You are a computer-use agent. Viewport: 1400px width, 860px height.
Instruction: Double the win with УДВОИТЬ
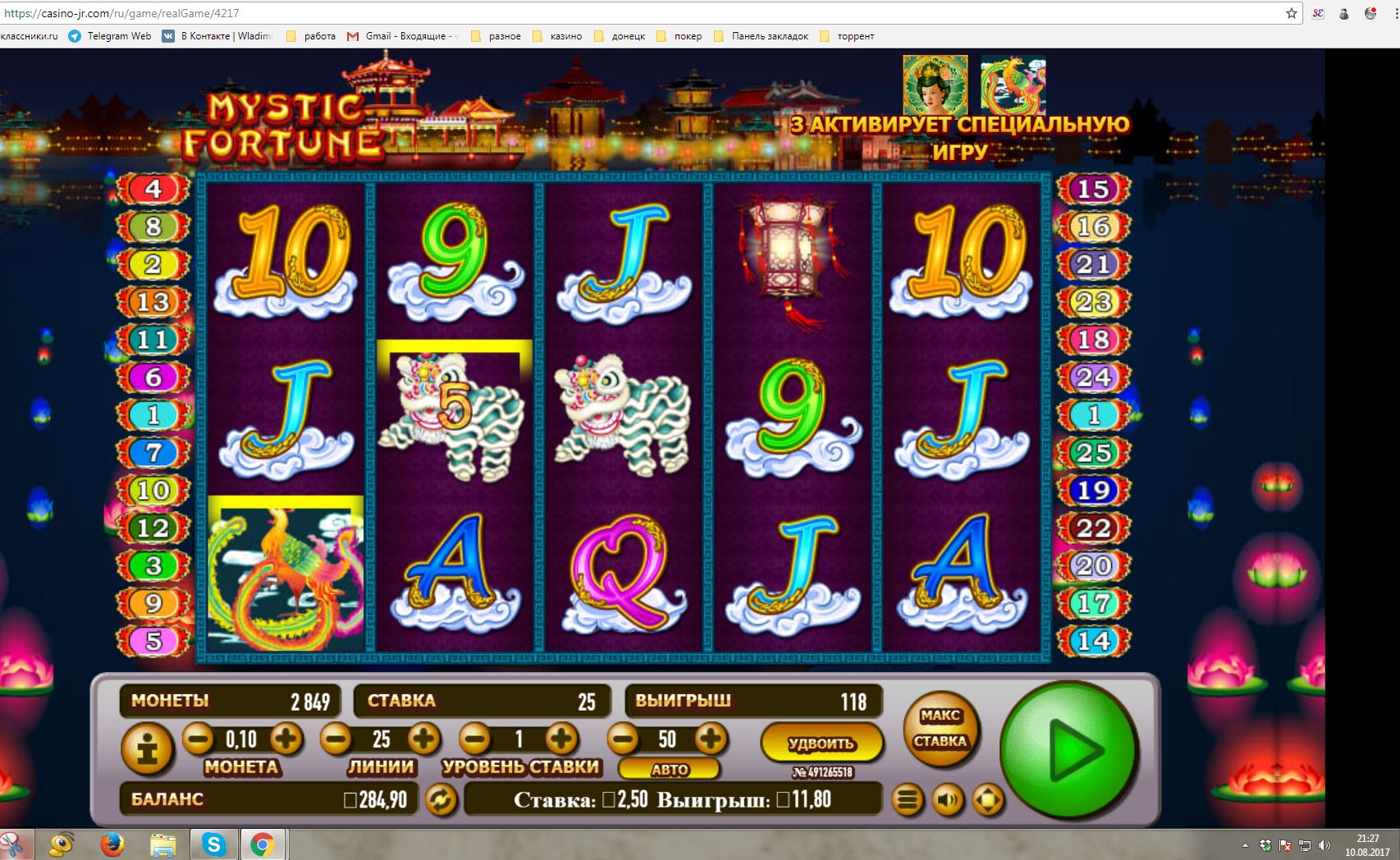pos(821,743)
